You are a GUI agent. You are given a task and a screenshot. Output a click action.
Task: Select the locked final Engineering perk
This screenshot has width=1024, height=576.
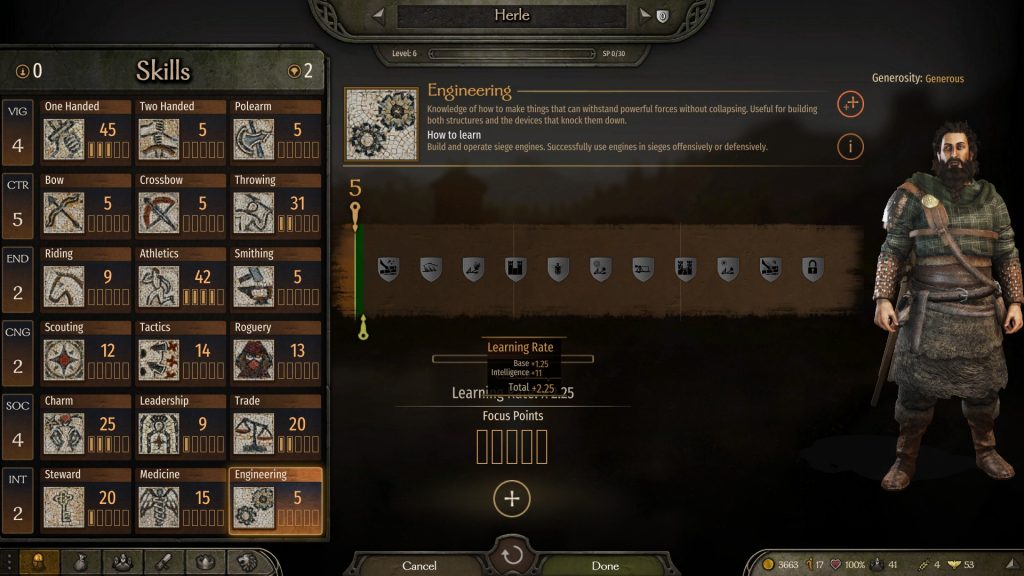tap(812, 268)
